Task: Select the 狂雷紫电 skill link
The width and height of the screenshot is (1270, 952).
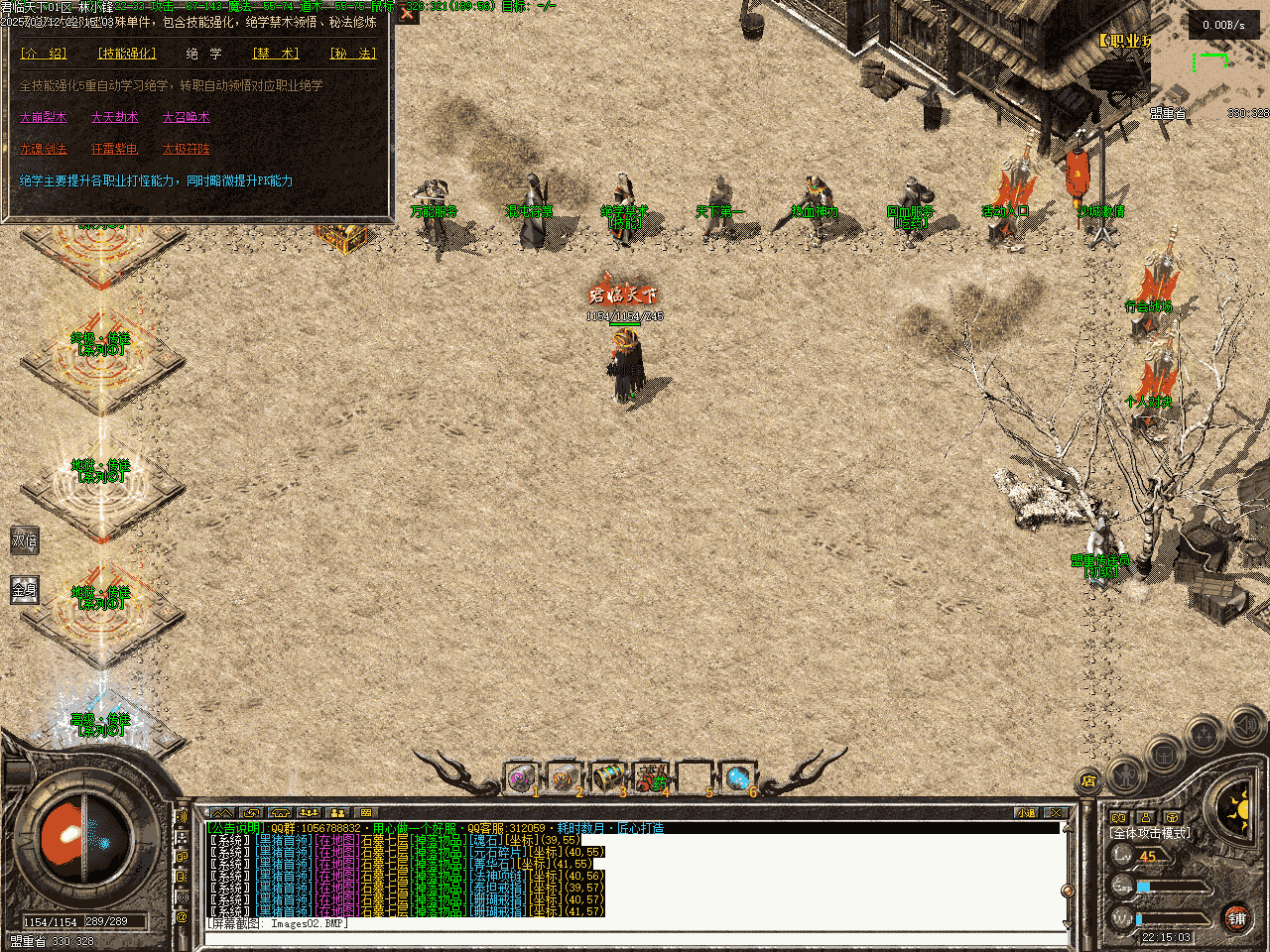Action: tap(115, 149)
